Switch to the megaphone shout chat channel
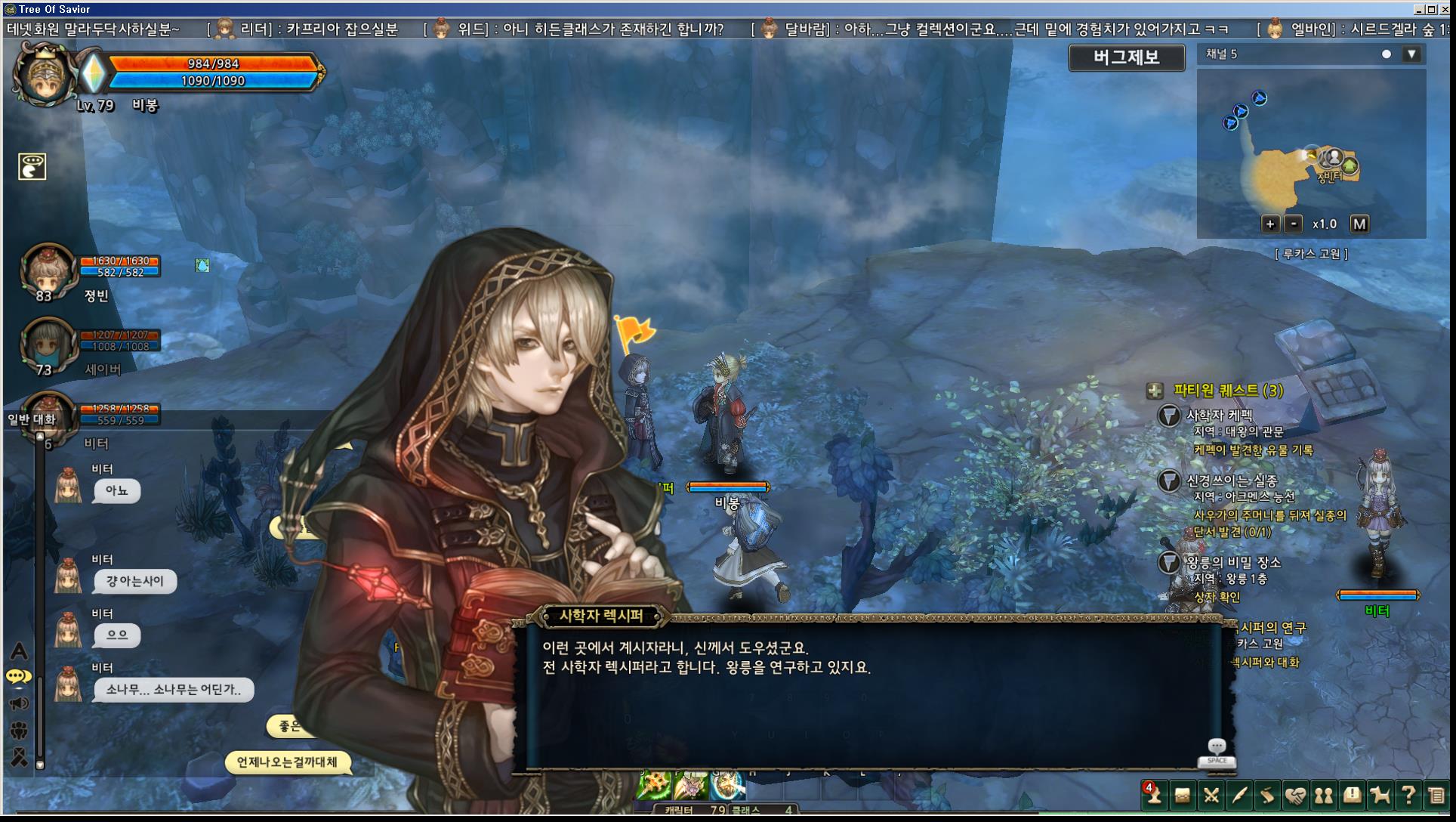 pos(19,704)
